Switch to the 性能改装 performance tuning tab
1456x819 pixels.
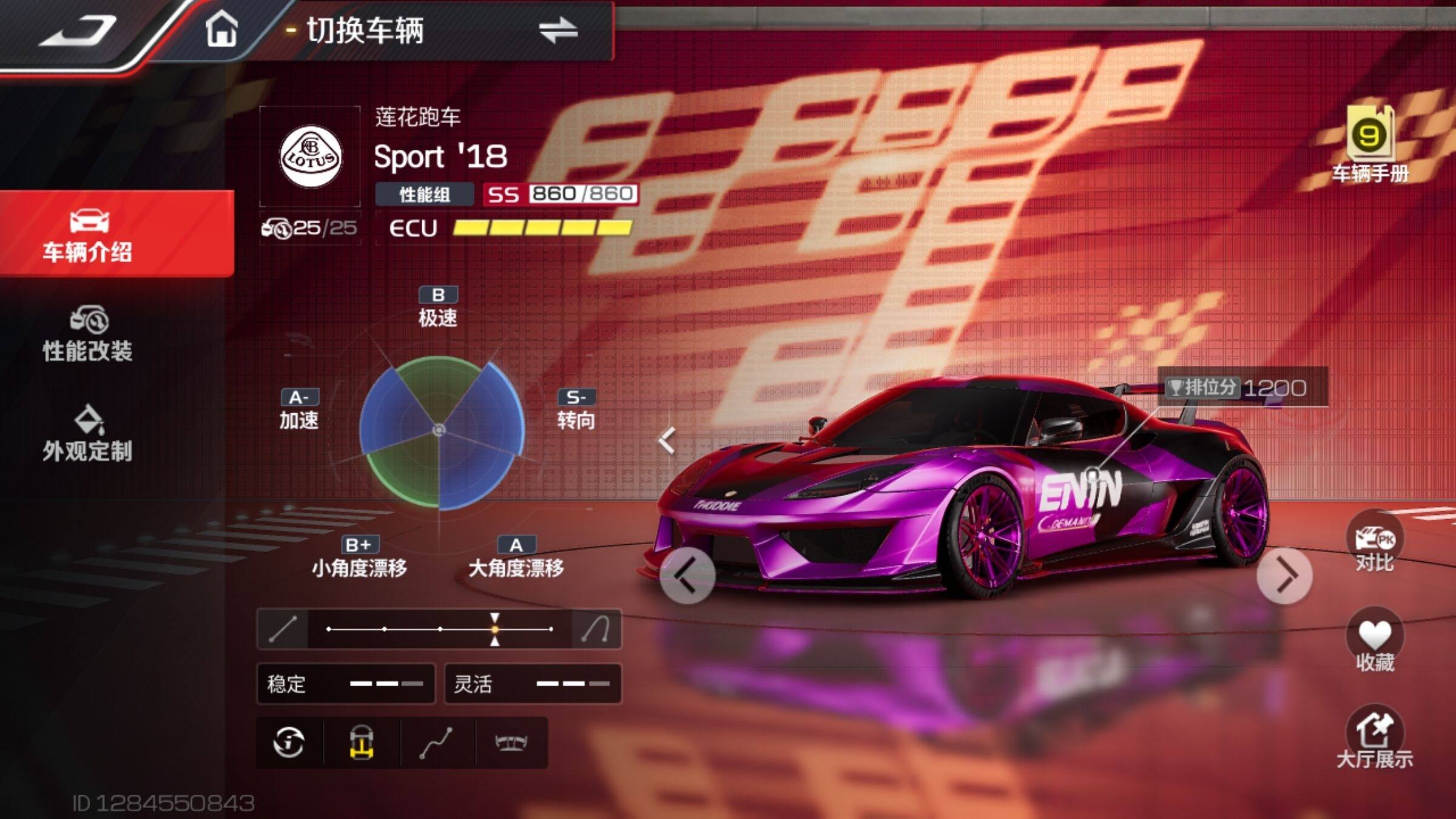pos(88,335)
